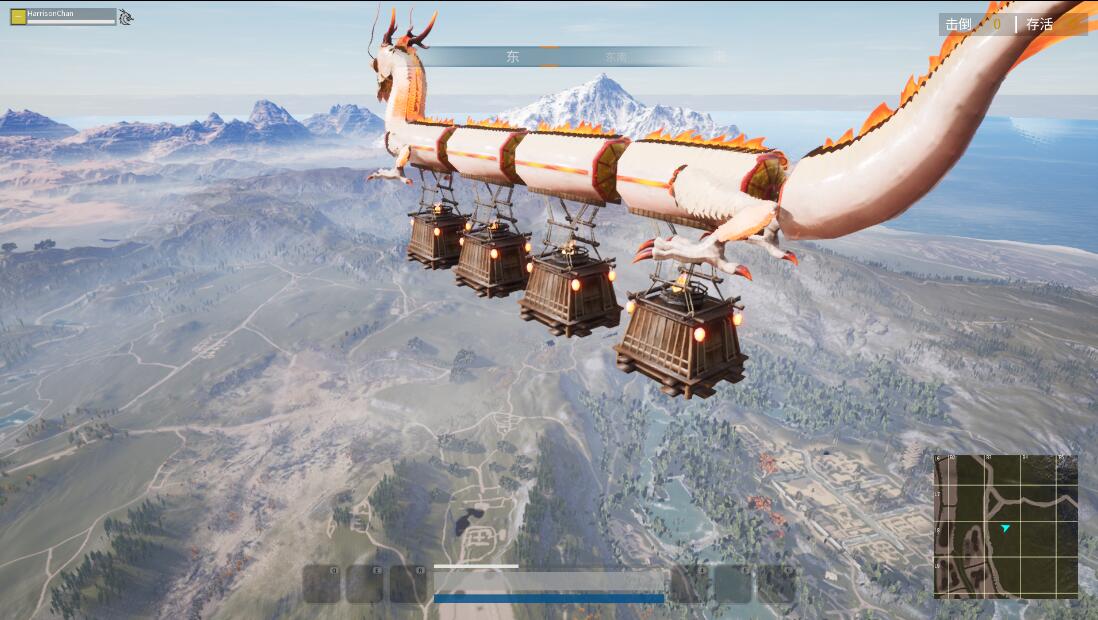Click the dragon emblem beside the nameplate
Viewport: 1098px width, 620px height.
pos(126,16)
